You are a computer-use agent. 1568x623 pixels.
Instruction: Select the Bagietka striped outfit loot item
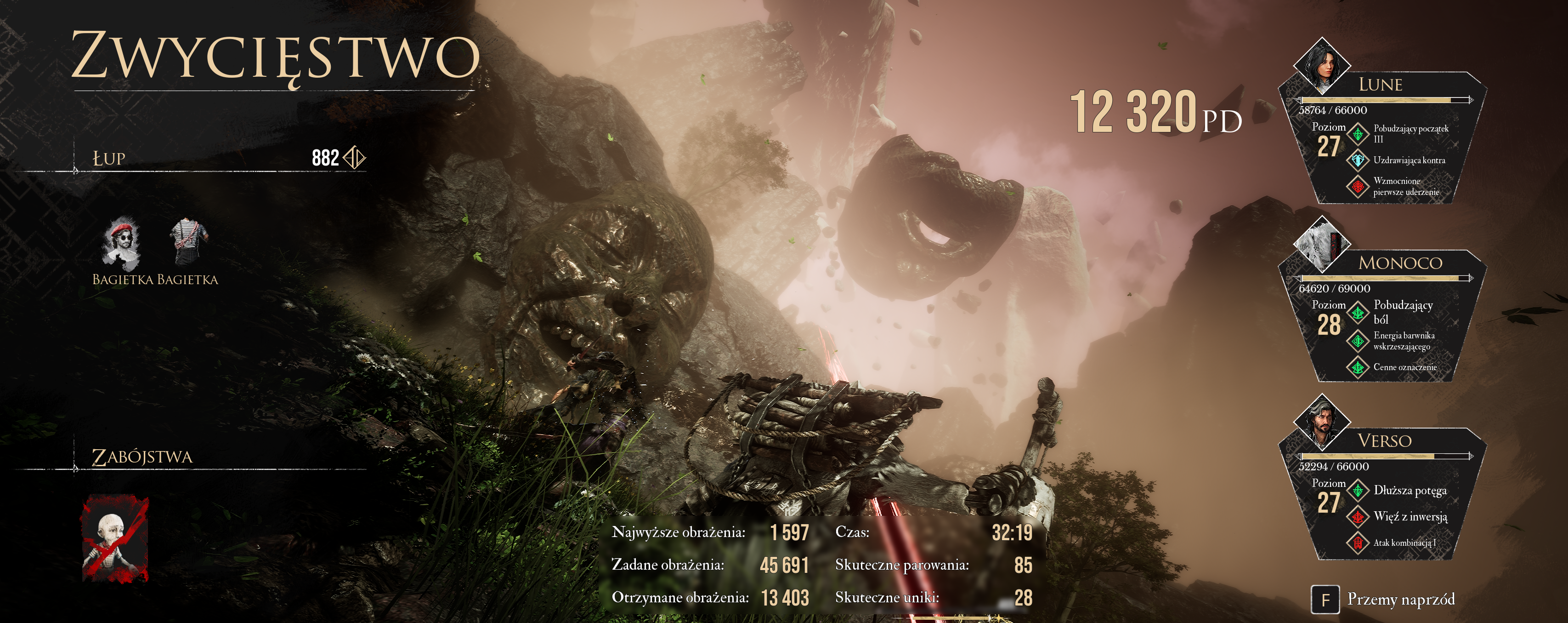[x=189, y=242]
